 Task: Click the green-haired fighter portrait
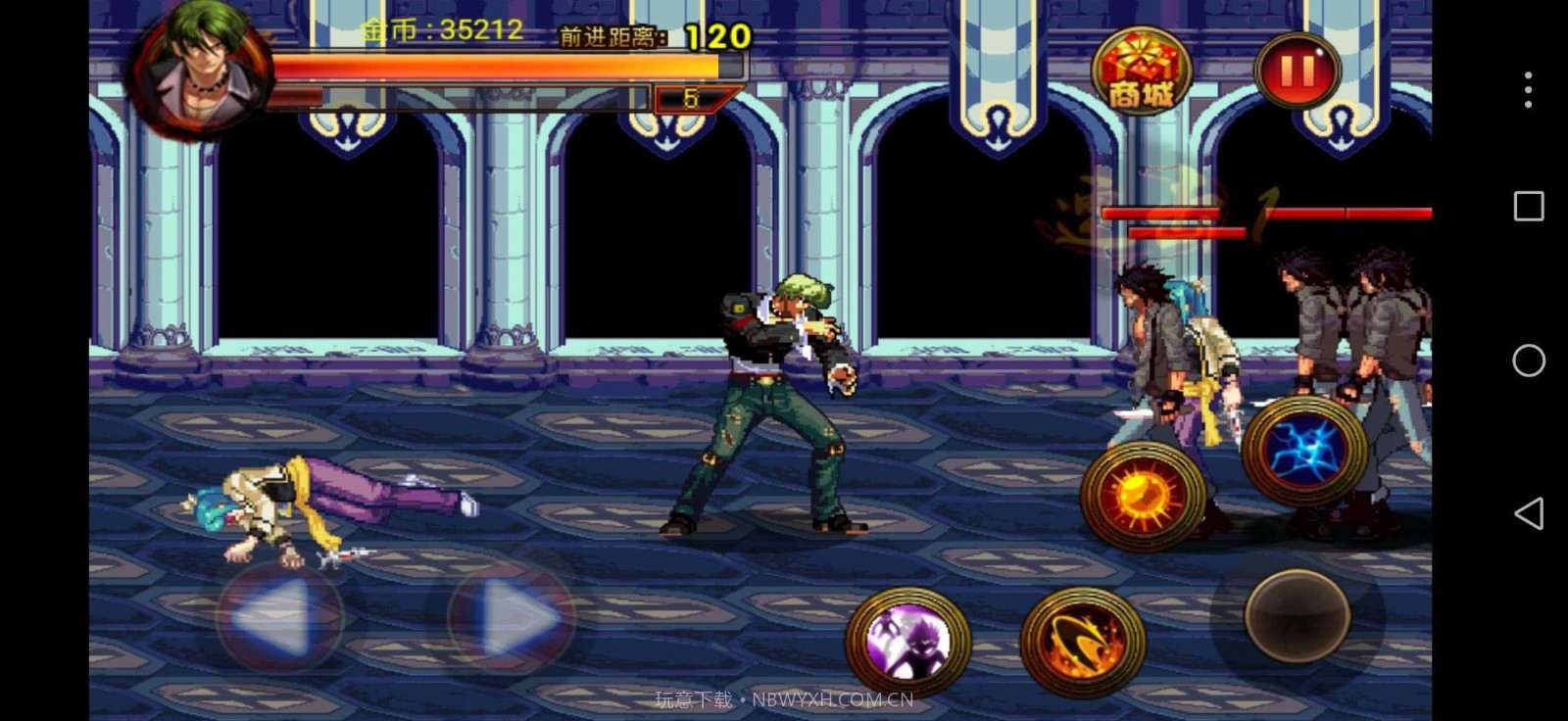click(x=203, y=69)
